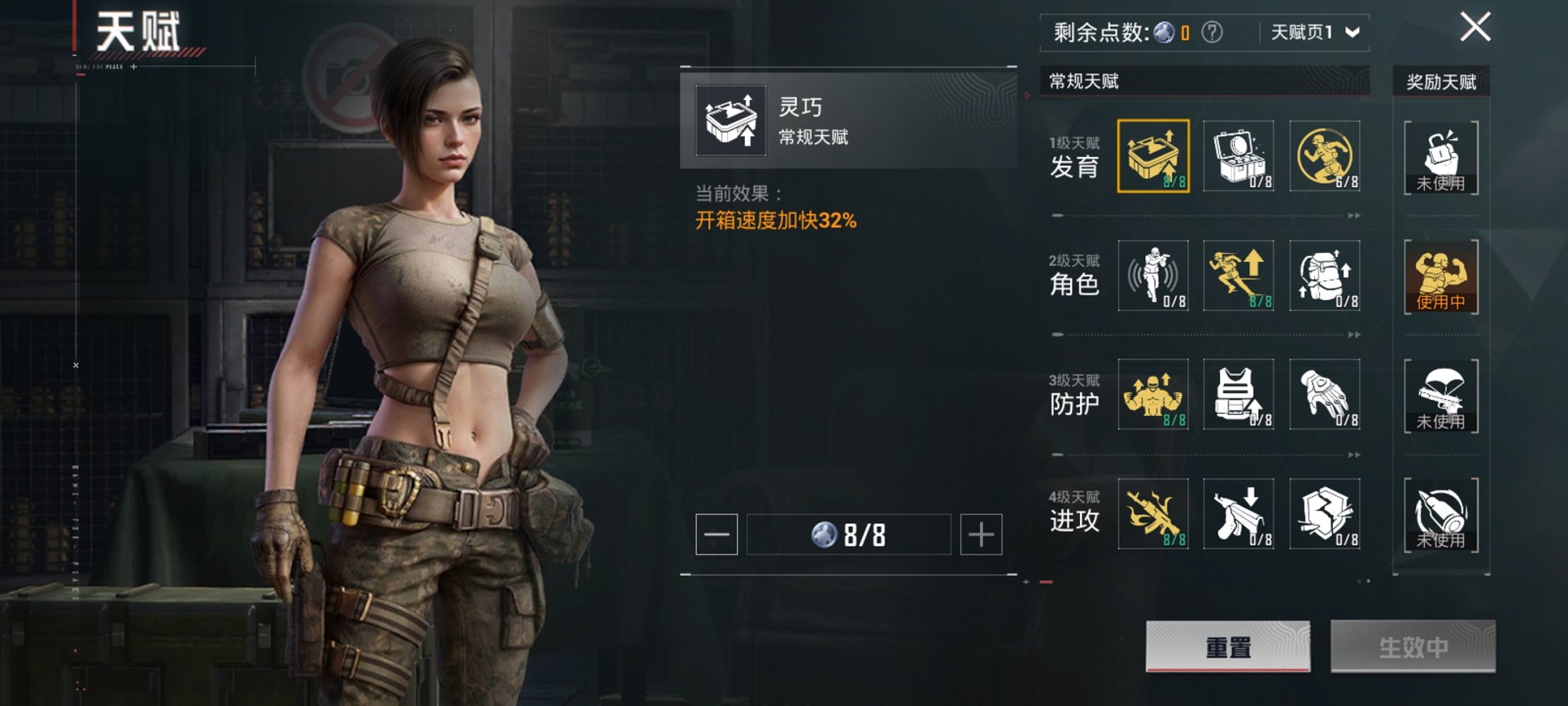
Task: Select the supply box with scope talent
Action: [1238, 156]
